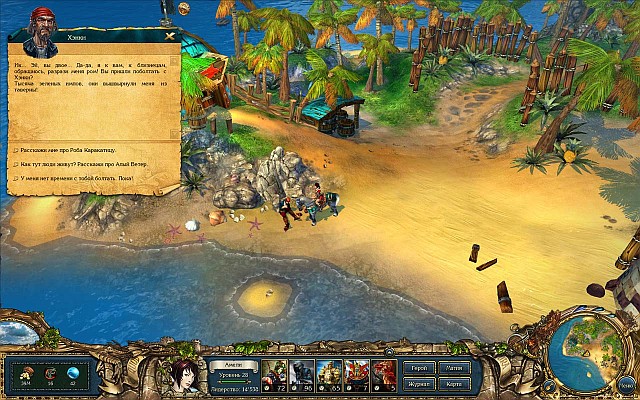Open the Герой hero screen
This screenshot has width=640, height=400.
tap(416, 368)
